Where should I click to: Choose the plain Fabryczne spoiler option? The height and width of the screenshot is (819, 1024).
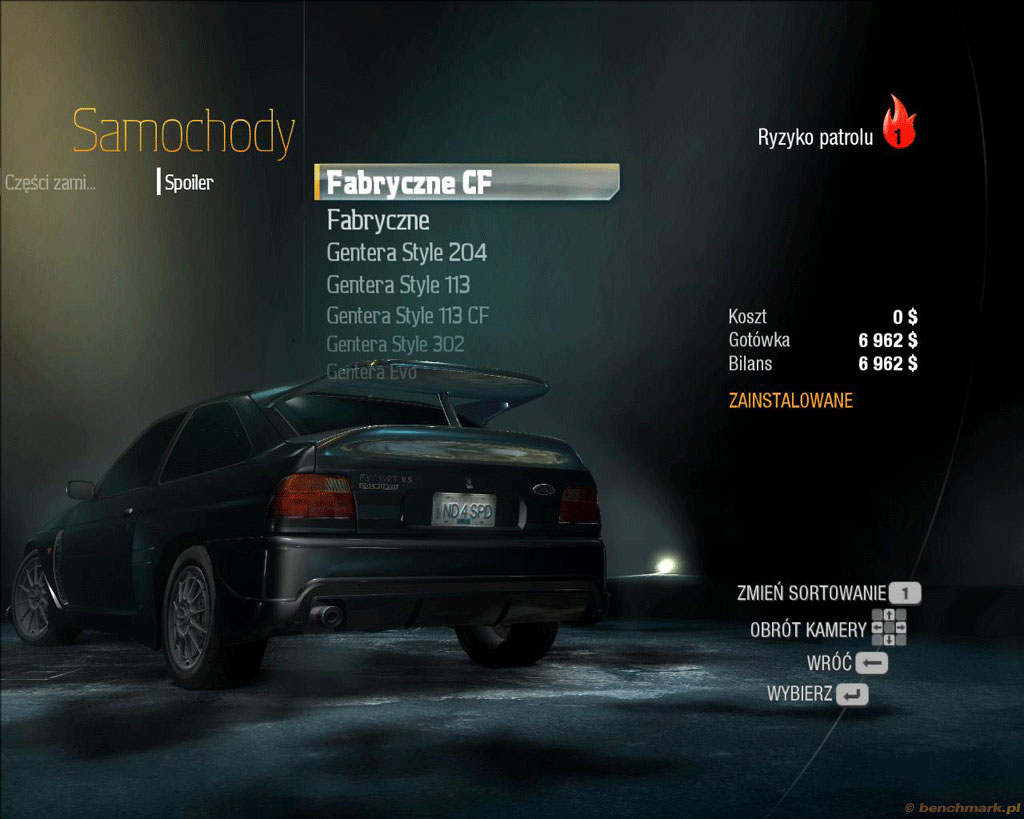pos(378,220)
